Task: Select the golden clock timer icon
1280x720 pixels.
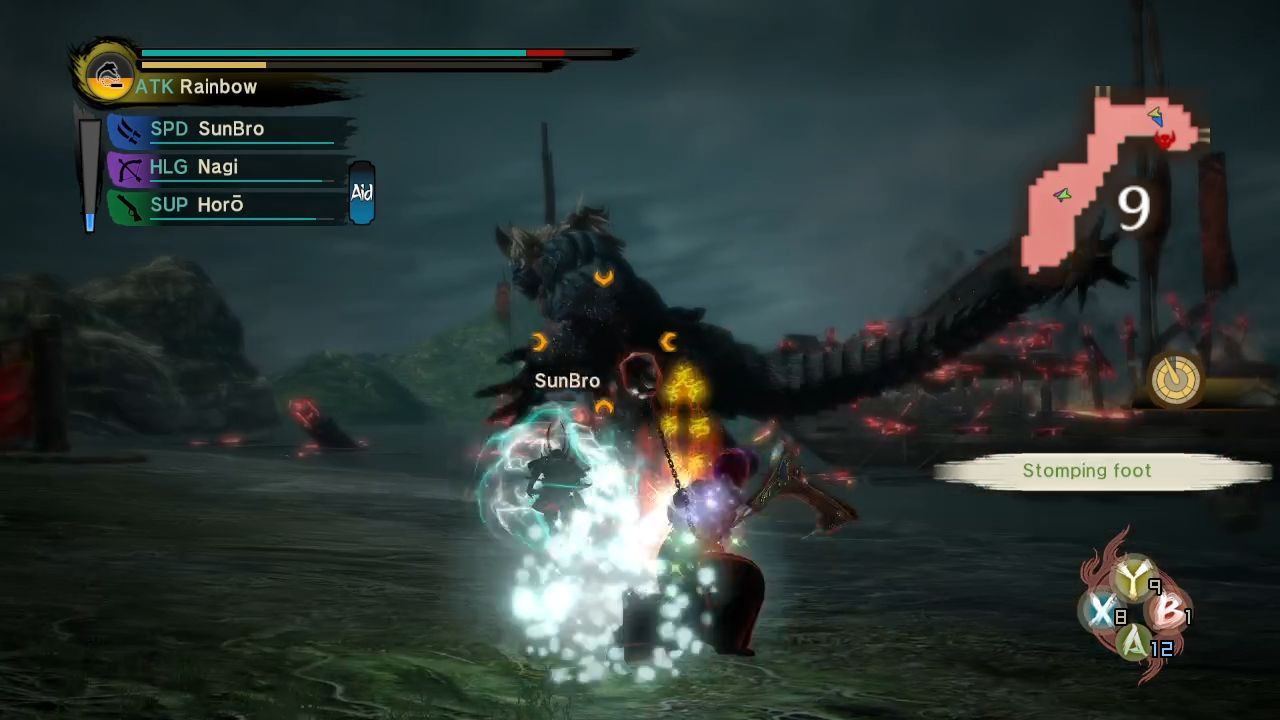Action: click(x=1174, y=380)
